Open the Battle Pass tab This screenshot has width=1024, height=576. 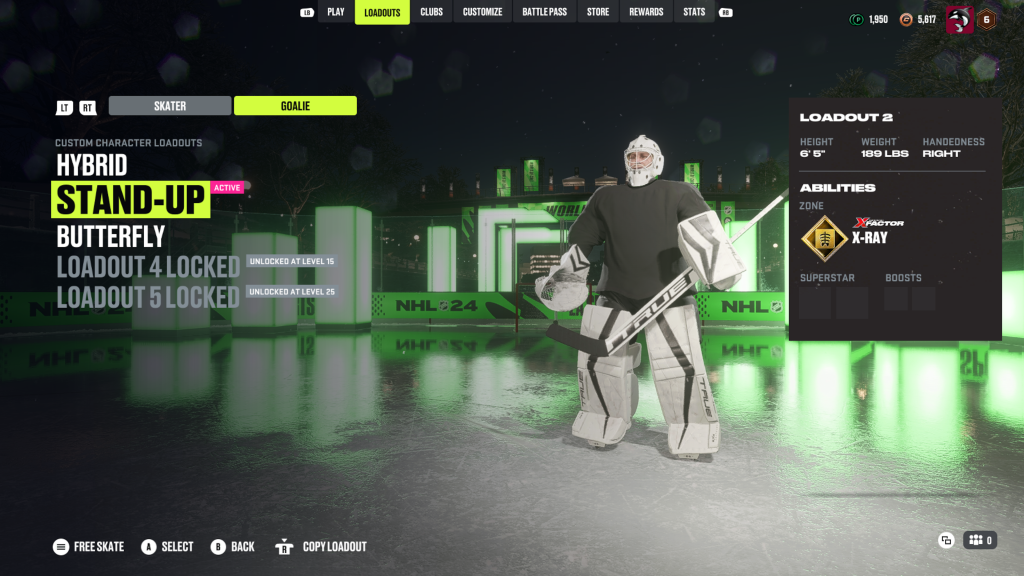pos(544,12)
